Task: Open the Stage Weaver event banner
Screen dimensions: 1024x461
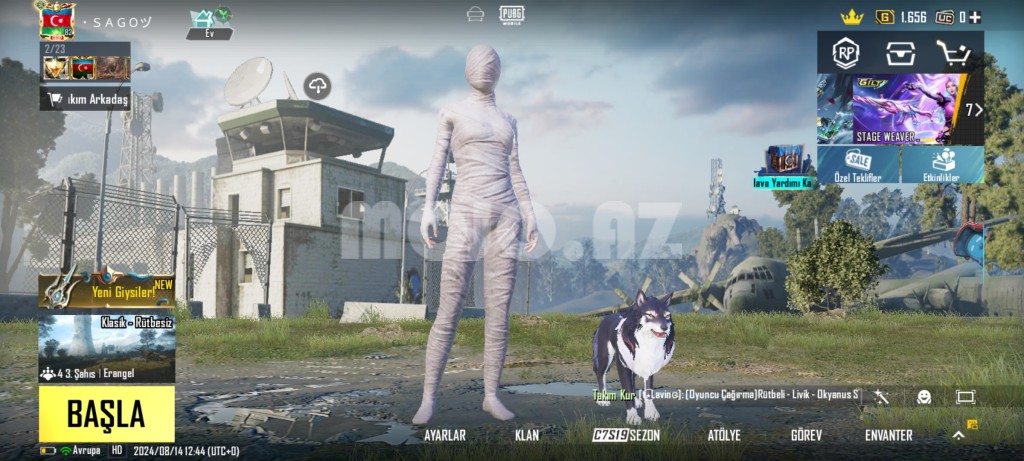Action: (896, 109)
